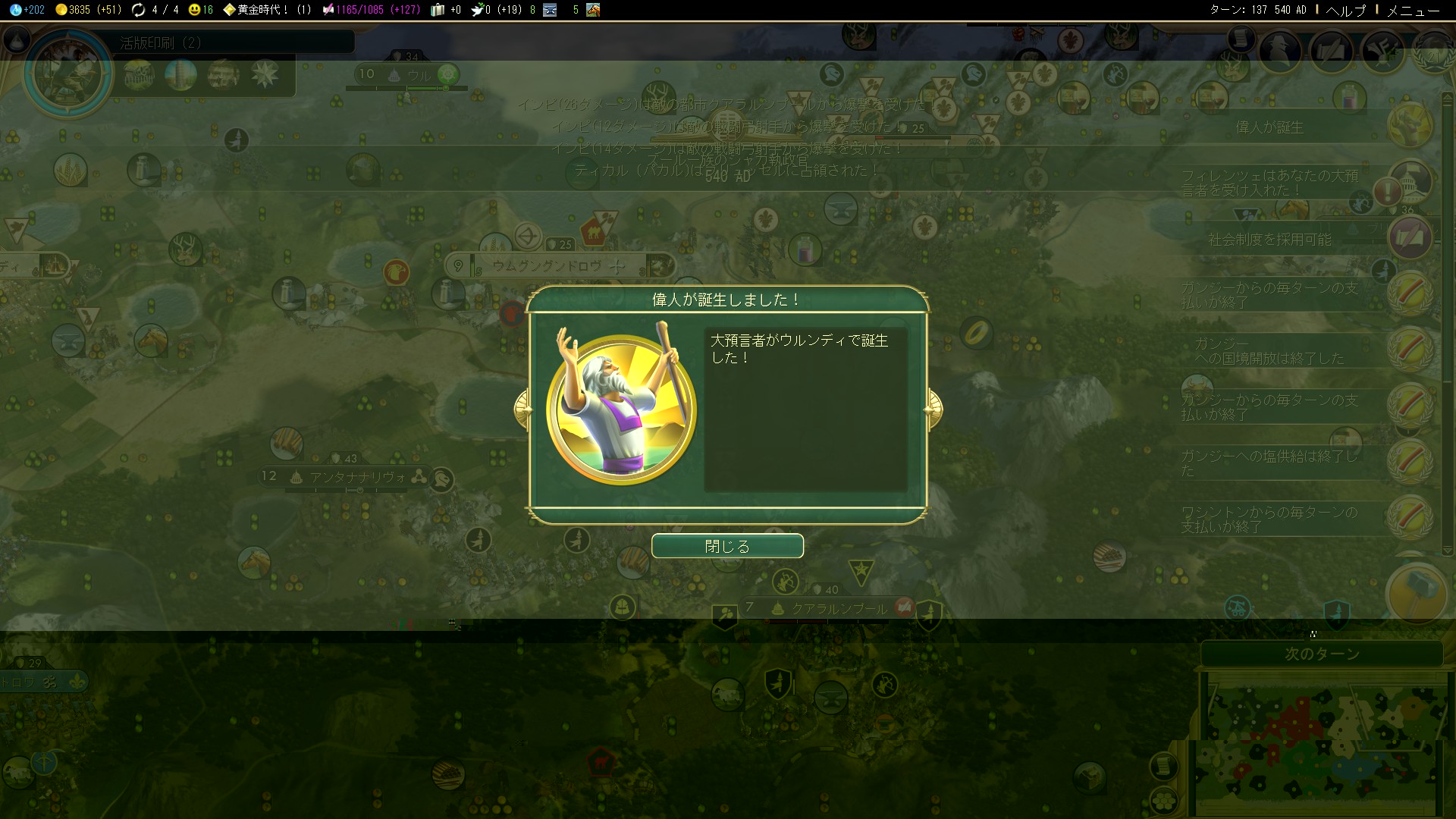
Task: Open the ウル city banner
Action: tap(419, 75)
